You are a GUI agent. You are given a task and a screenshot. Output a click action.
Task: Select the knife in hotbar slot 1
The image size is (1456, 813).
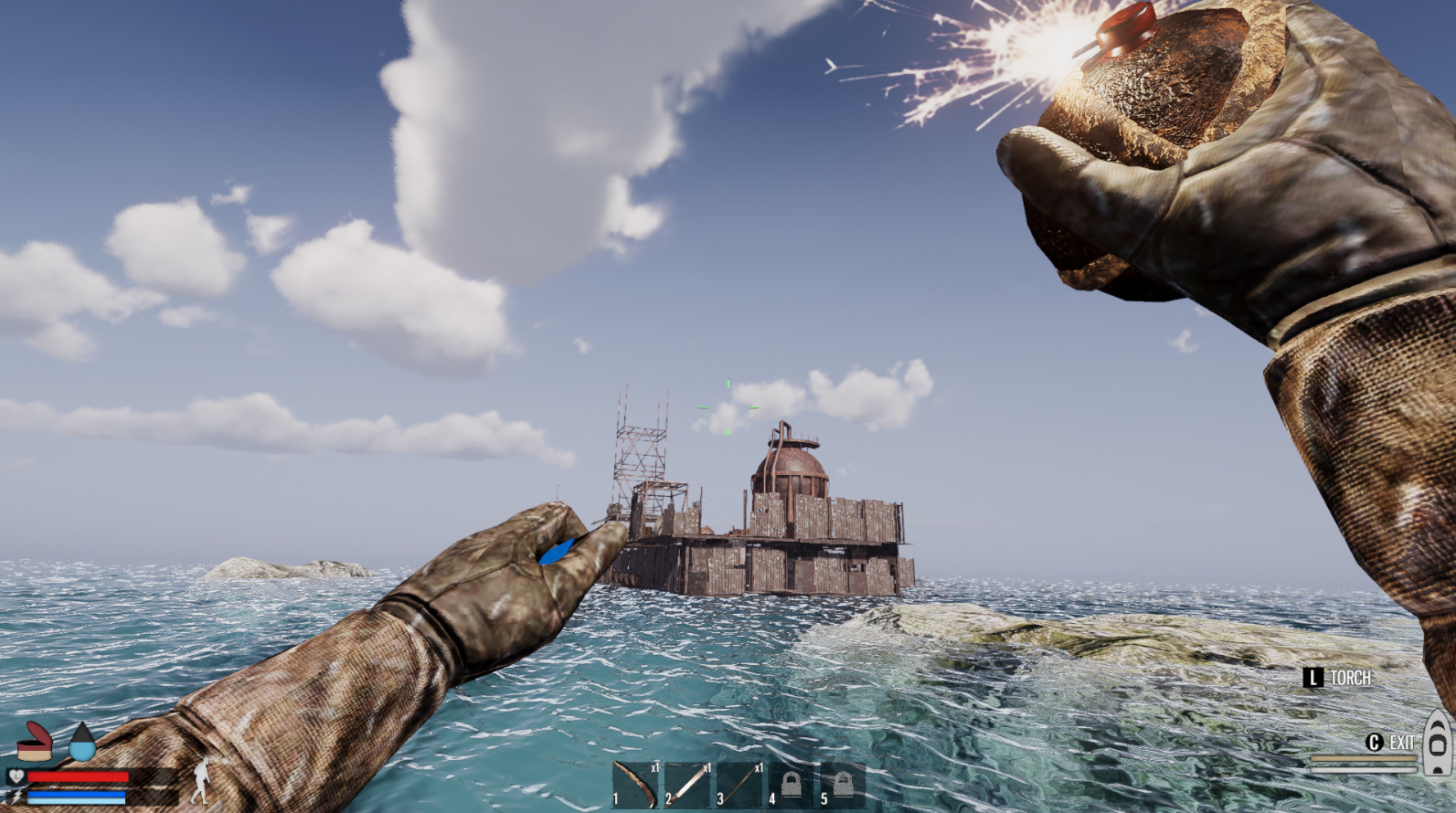(635, 784)
